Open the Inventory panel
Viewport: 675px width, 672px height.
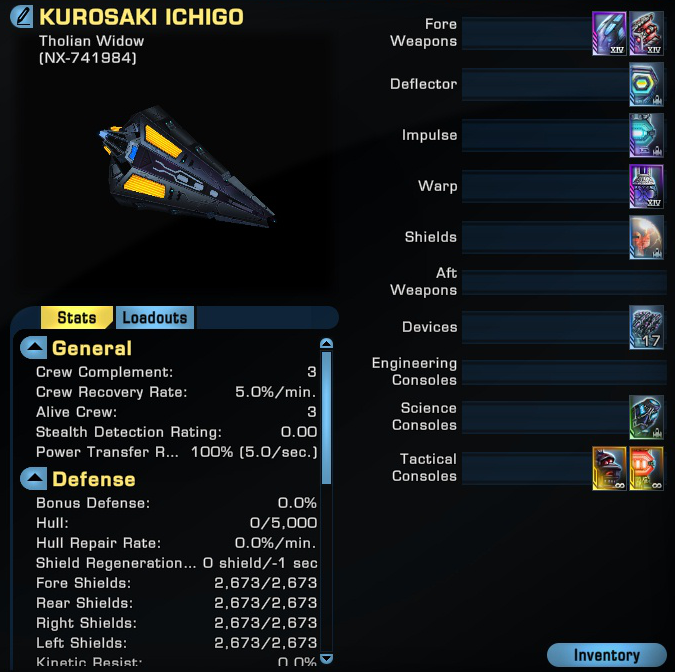tap(606, 656)
